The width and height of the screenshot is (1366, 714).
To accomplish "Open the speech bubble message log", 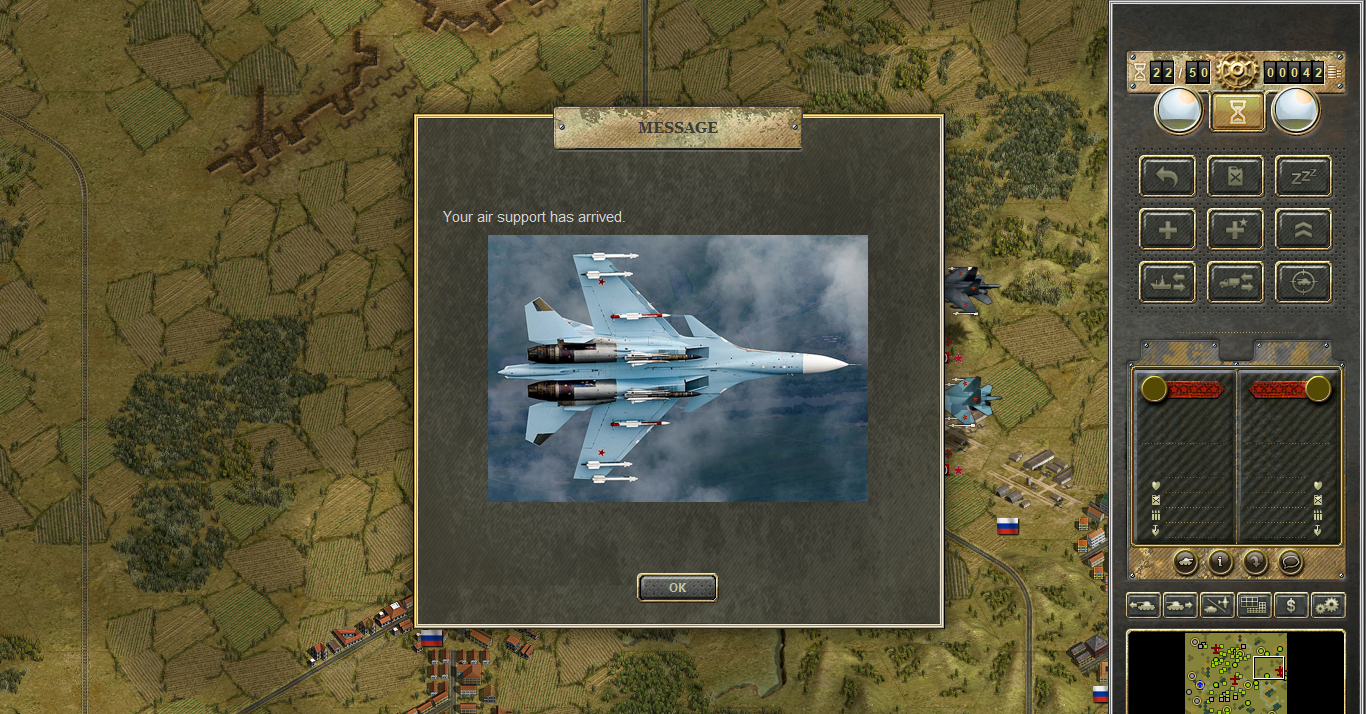I will 1290,562.
